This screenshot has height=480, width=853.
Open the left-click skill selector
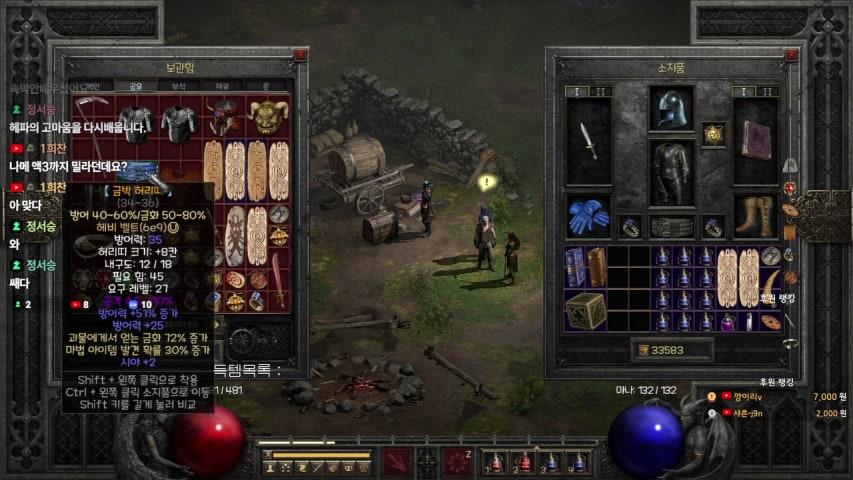pyautogui.click(x=397, y=462)
